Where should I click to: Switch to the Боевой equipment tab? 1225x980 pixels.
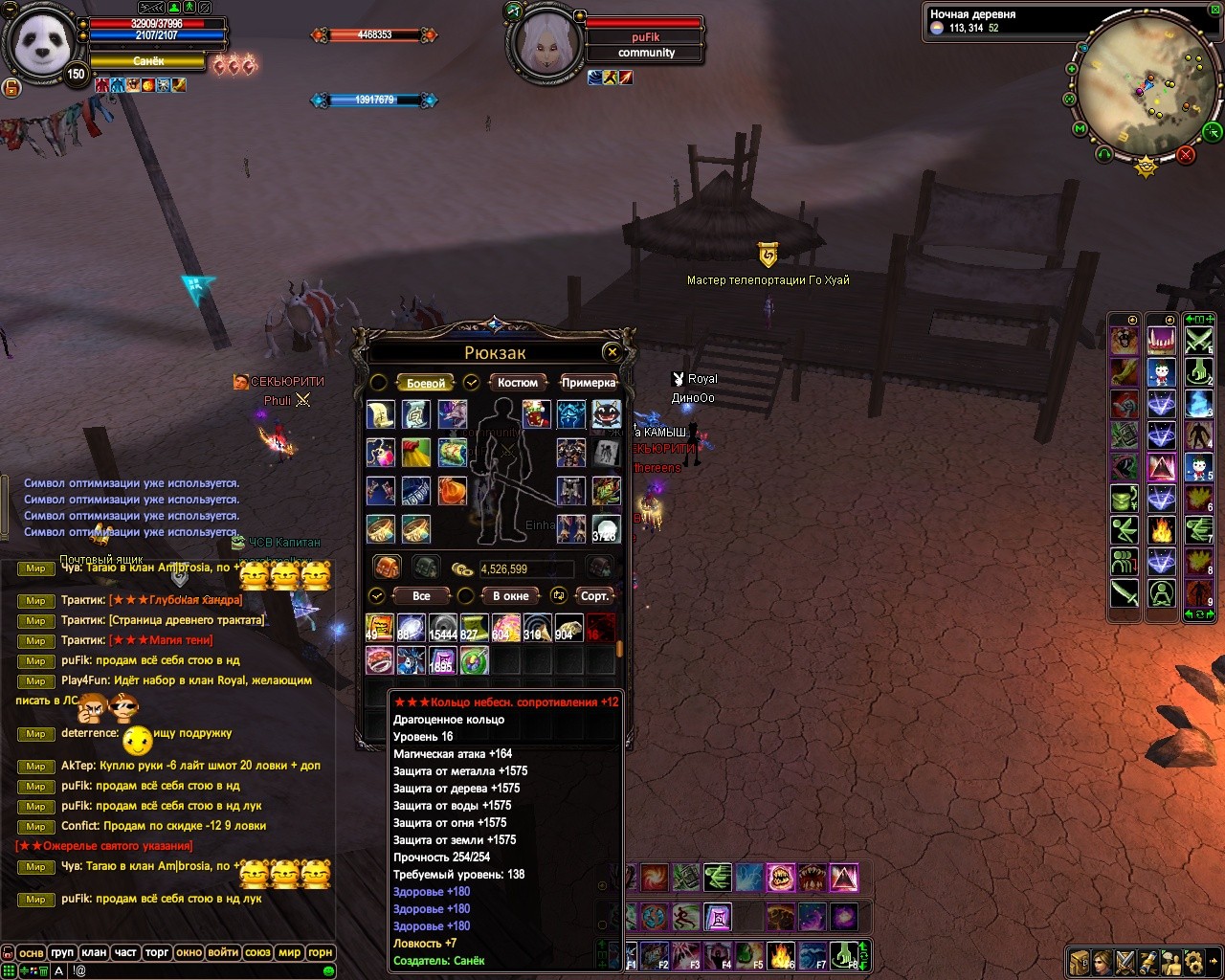pyautogui.click(x=425, y=383)
